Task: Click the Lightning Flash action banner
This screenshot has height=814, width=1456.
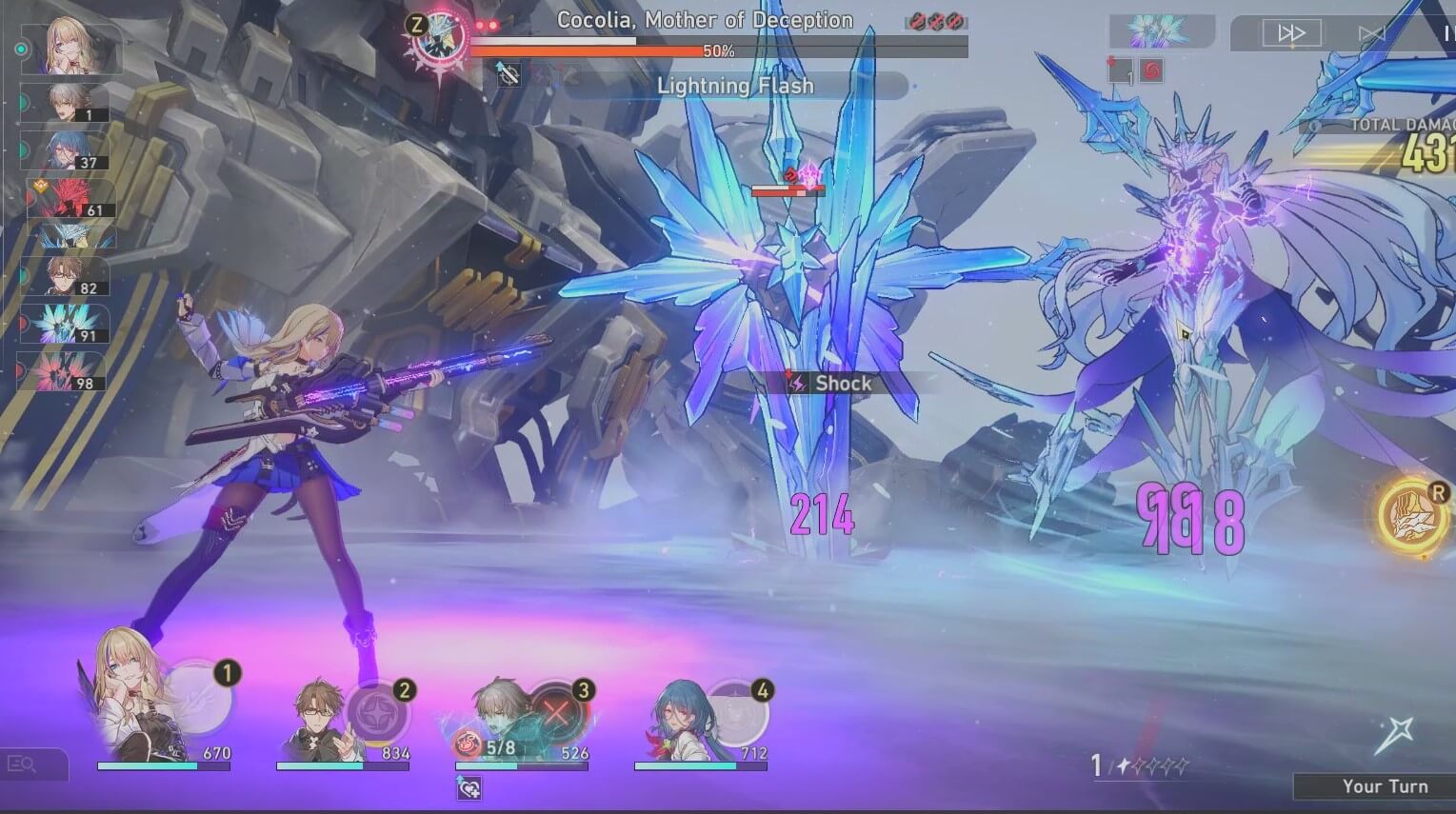Action: [x=733, y=86]
